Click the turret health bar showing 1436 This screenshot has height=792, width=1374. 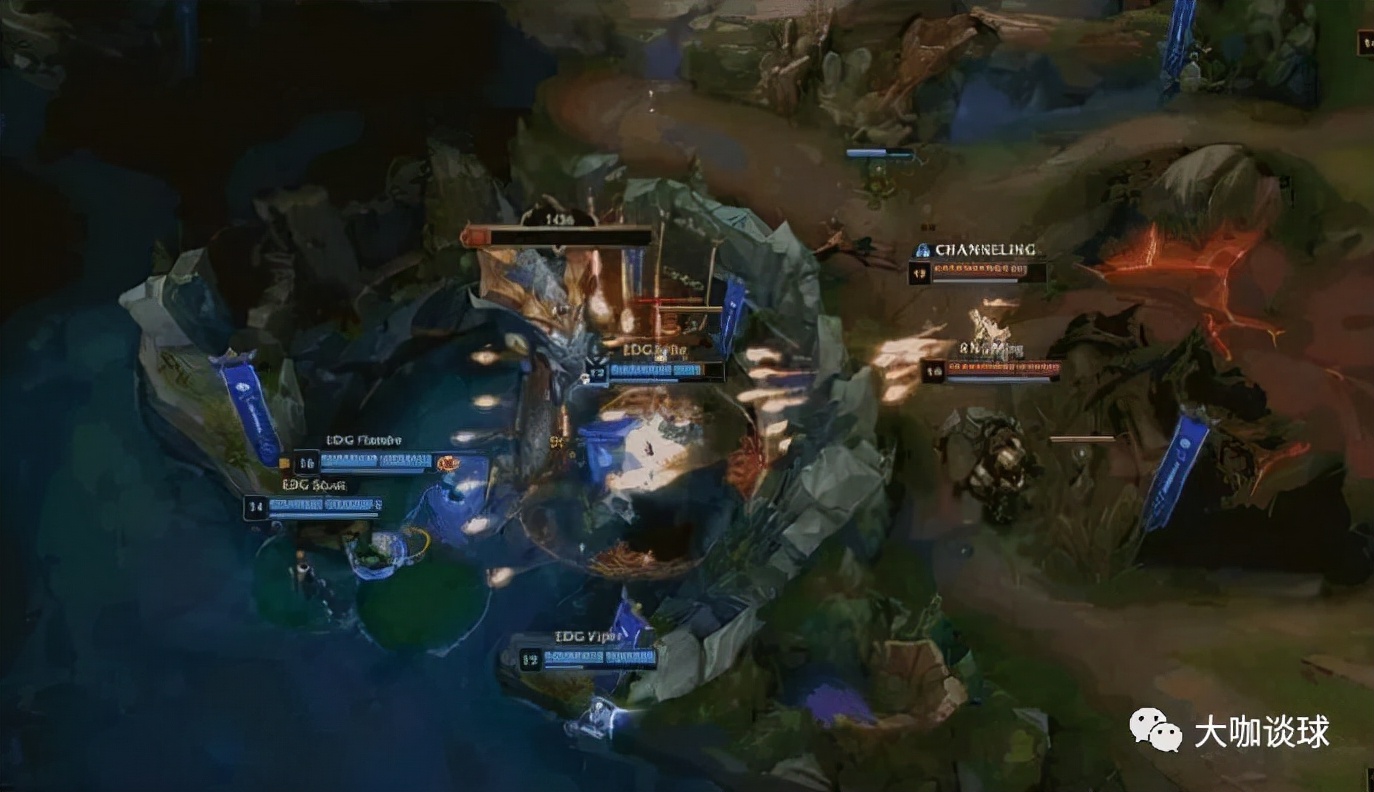point(558,236)
